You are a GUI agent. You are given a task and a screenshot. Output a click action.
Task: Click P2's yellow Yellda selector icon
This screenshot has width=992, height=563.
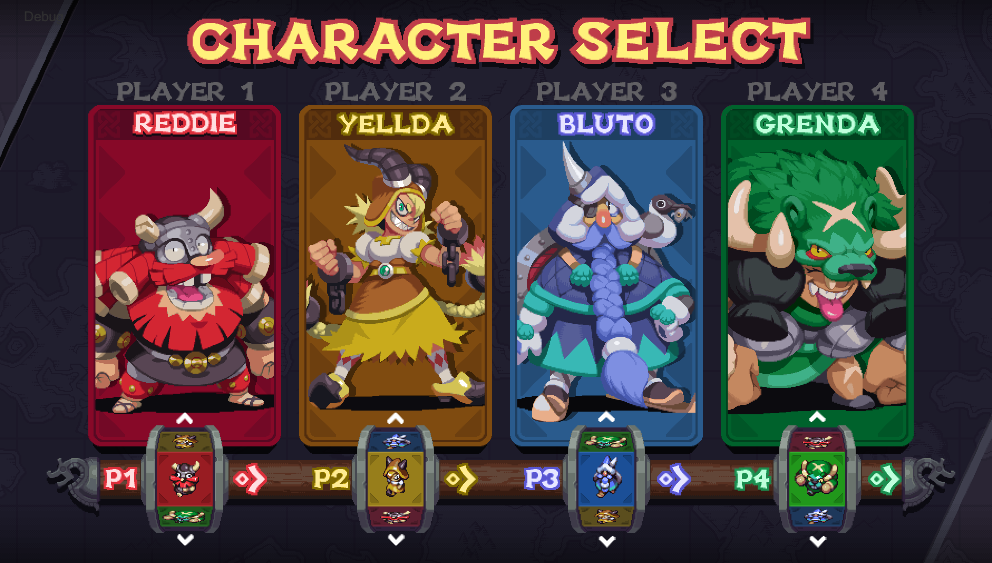(x=396, y=478)
